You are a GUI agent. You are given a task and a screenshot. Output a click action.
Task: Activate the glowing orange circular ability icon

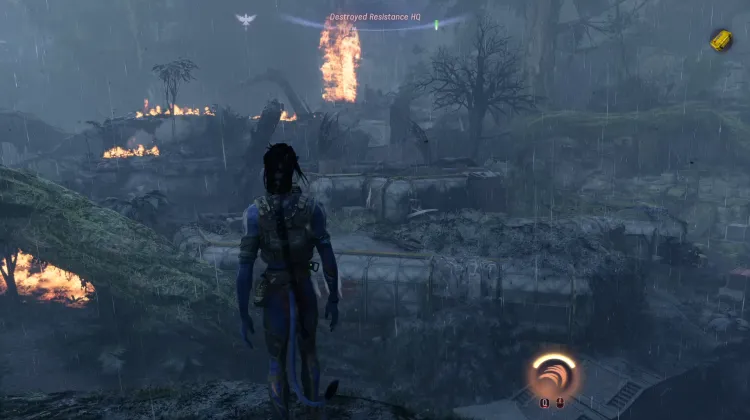click(x=553, y=375)
